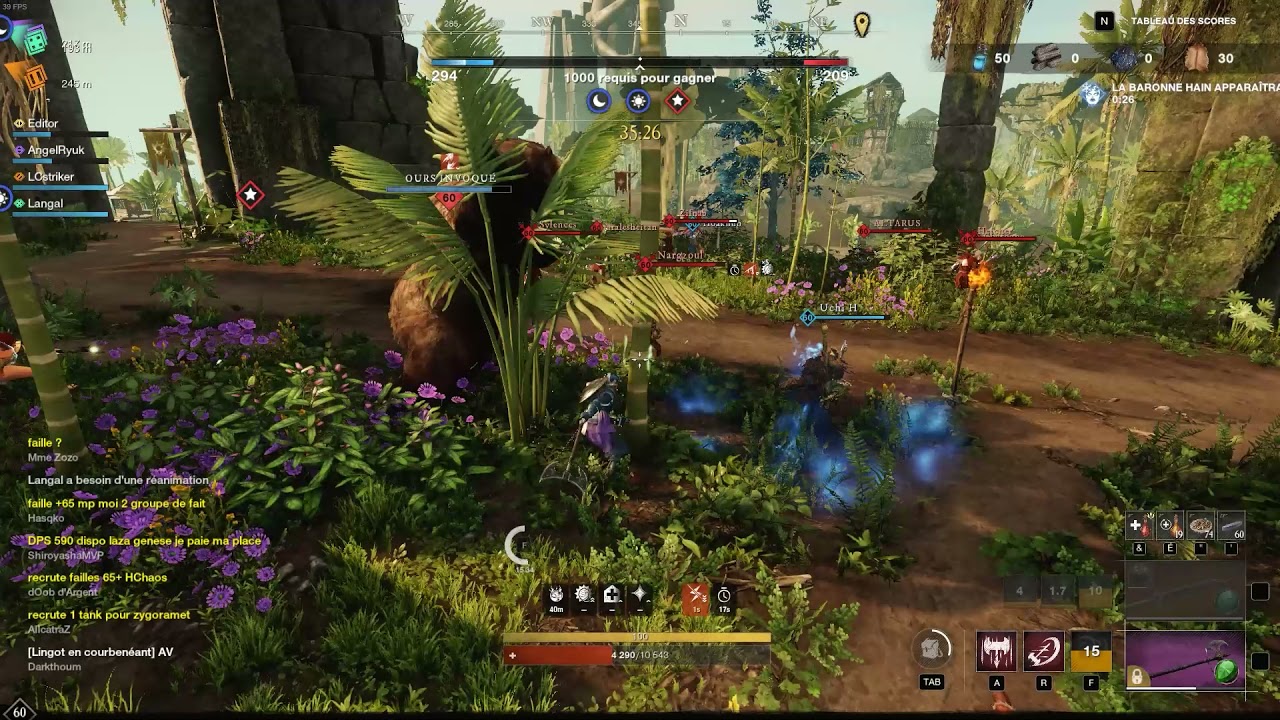This screenshot has width=1280, height=720.
Task: Select group member Editor
Action: point(43,124)
